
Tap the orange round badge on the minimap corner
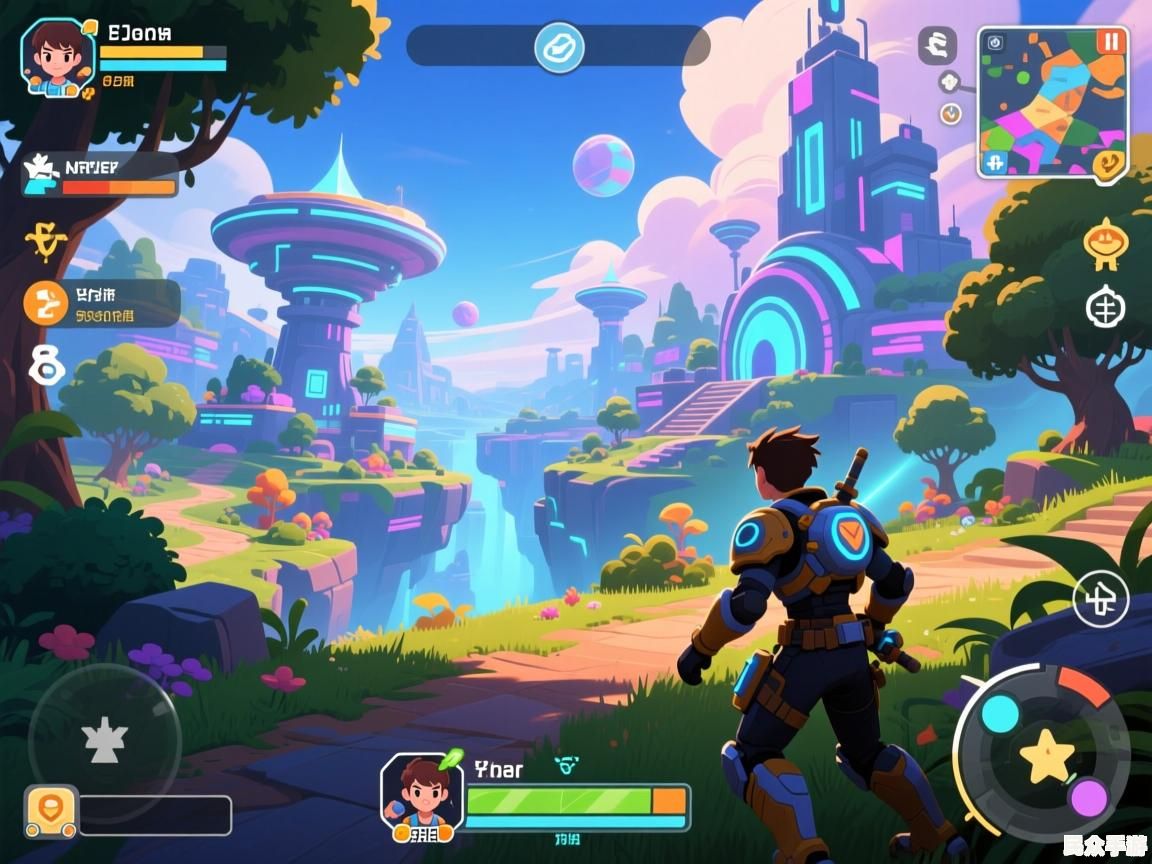1107,164
